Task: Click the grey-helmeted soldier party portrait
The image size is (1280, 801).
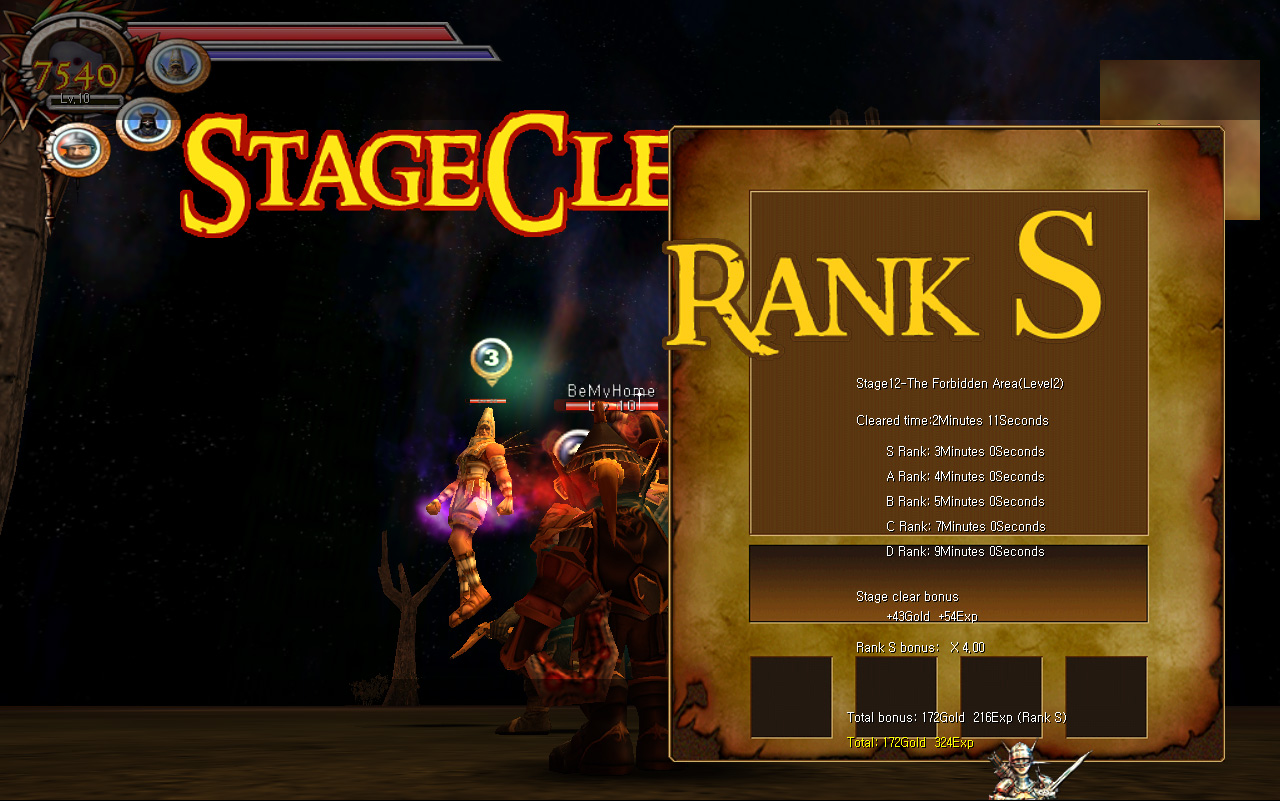Action: click(77, 148)
